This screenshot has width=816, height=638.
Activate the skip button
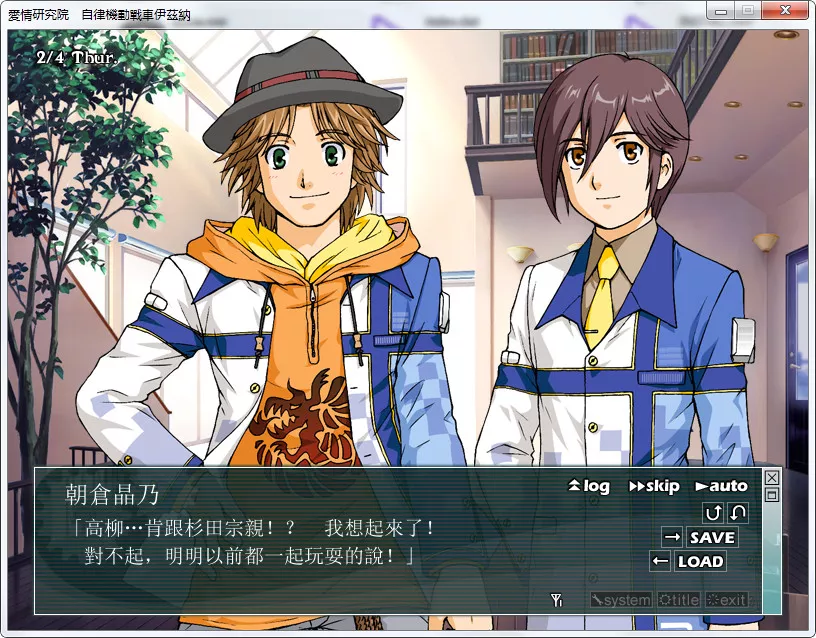coord(654,486)
